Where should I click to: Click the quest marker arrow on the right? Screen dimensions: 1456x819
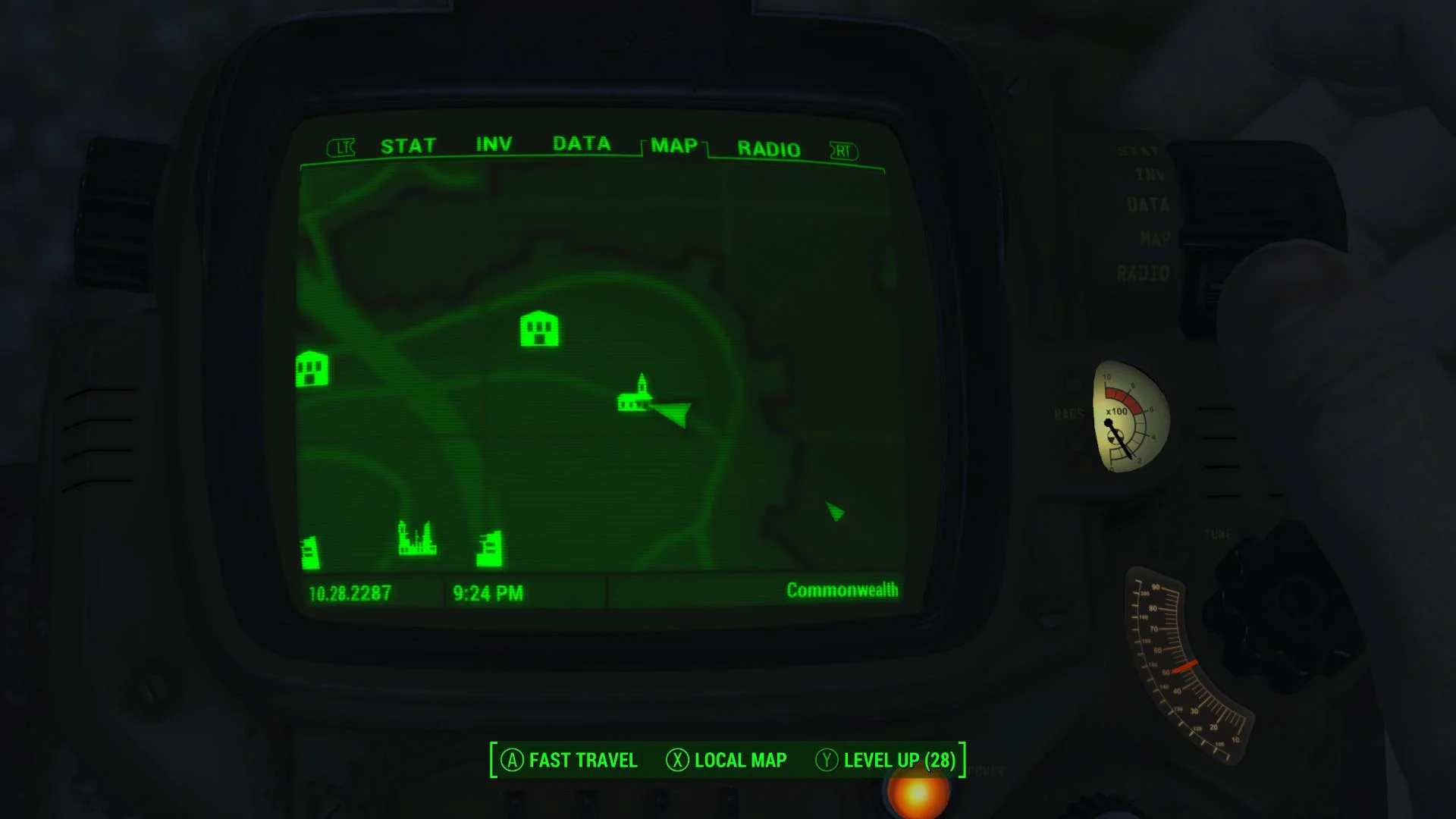[834, 512]
